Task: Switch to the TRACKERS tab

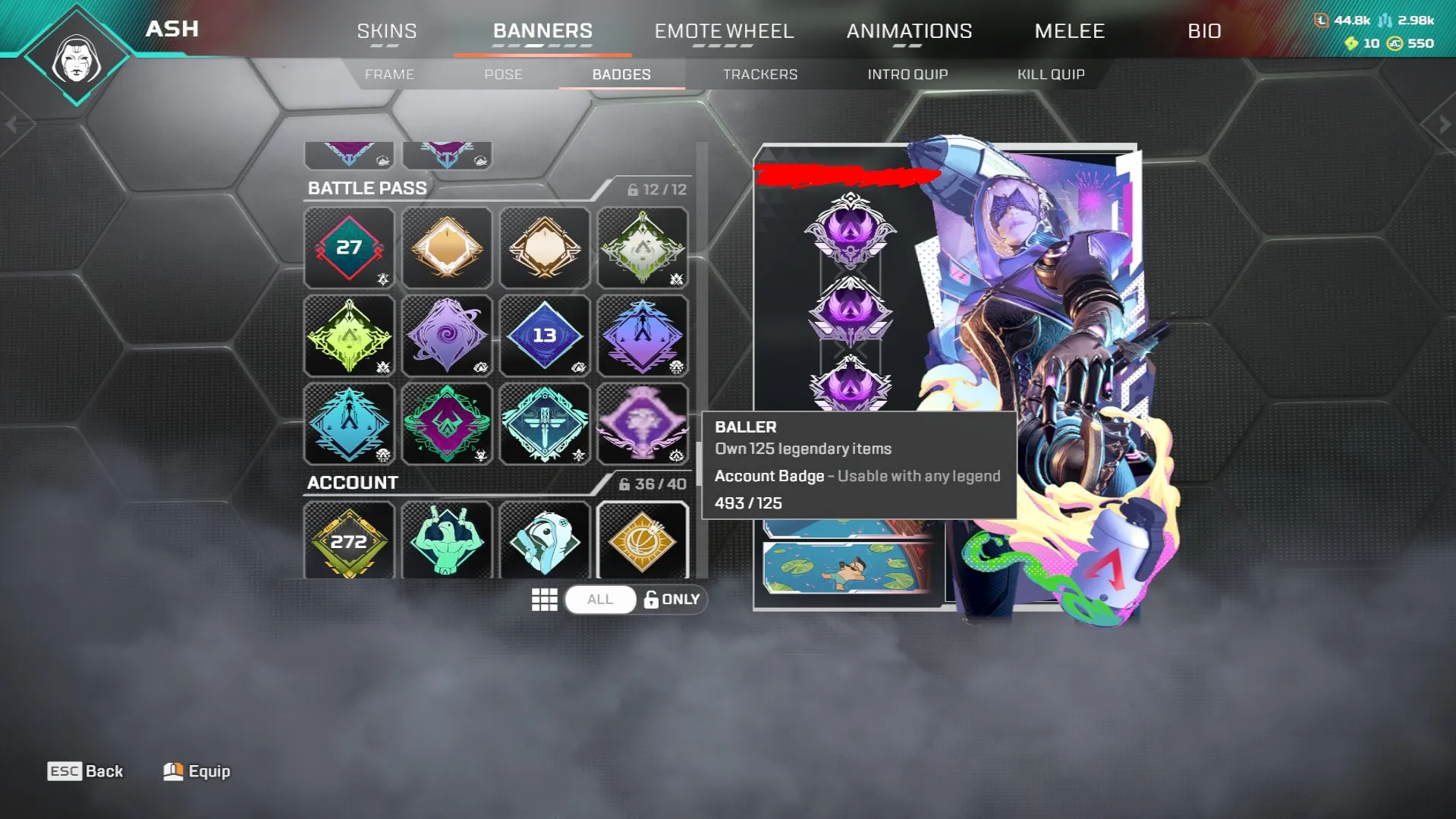Action: (760, 74)
